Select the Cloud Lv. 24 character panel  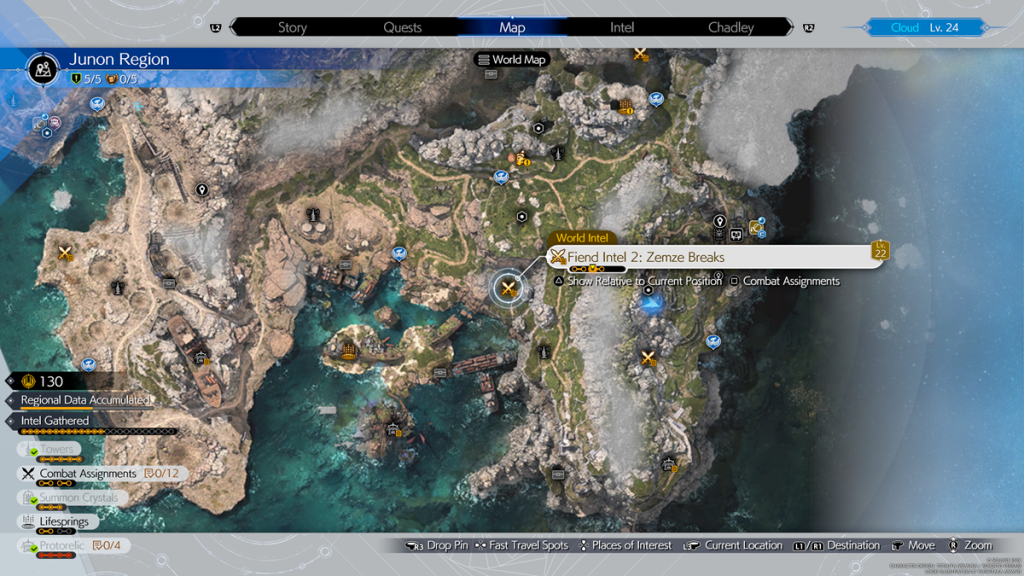(x=924, y=28)
